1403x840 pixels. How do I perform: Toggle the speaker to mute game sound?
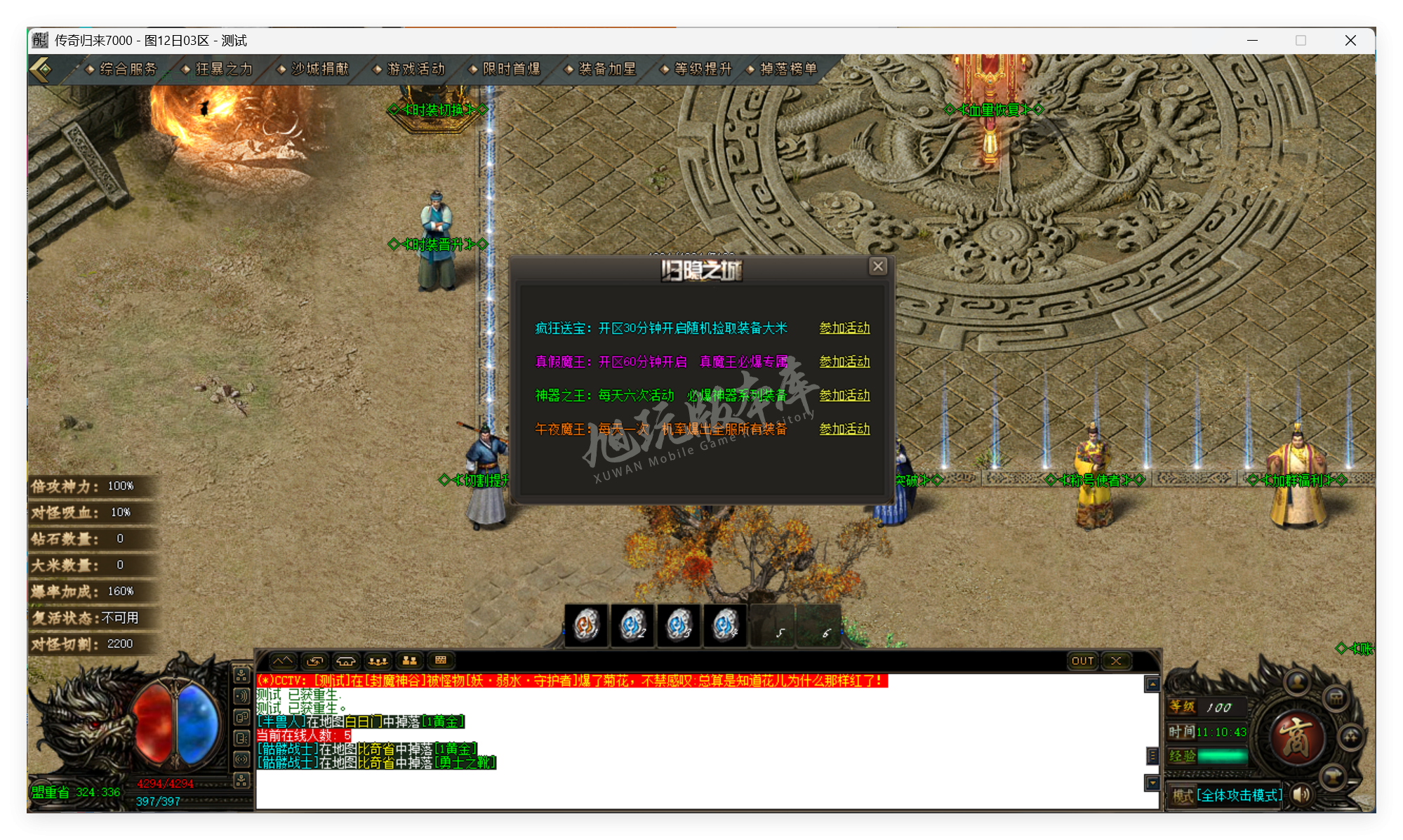tap(1301, 796)
